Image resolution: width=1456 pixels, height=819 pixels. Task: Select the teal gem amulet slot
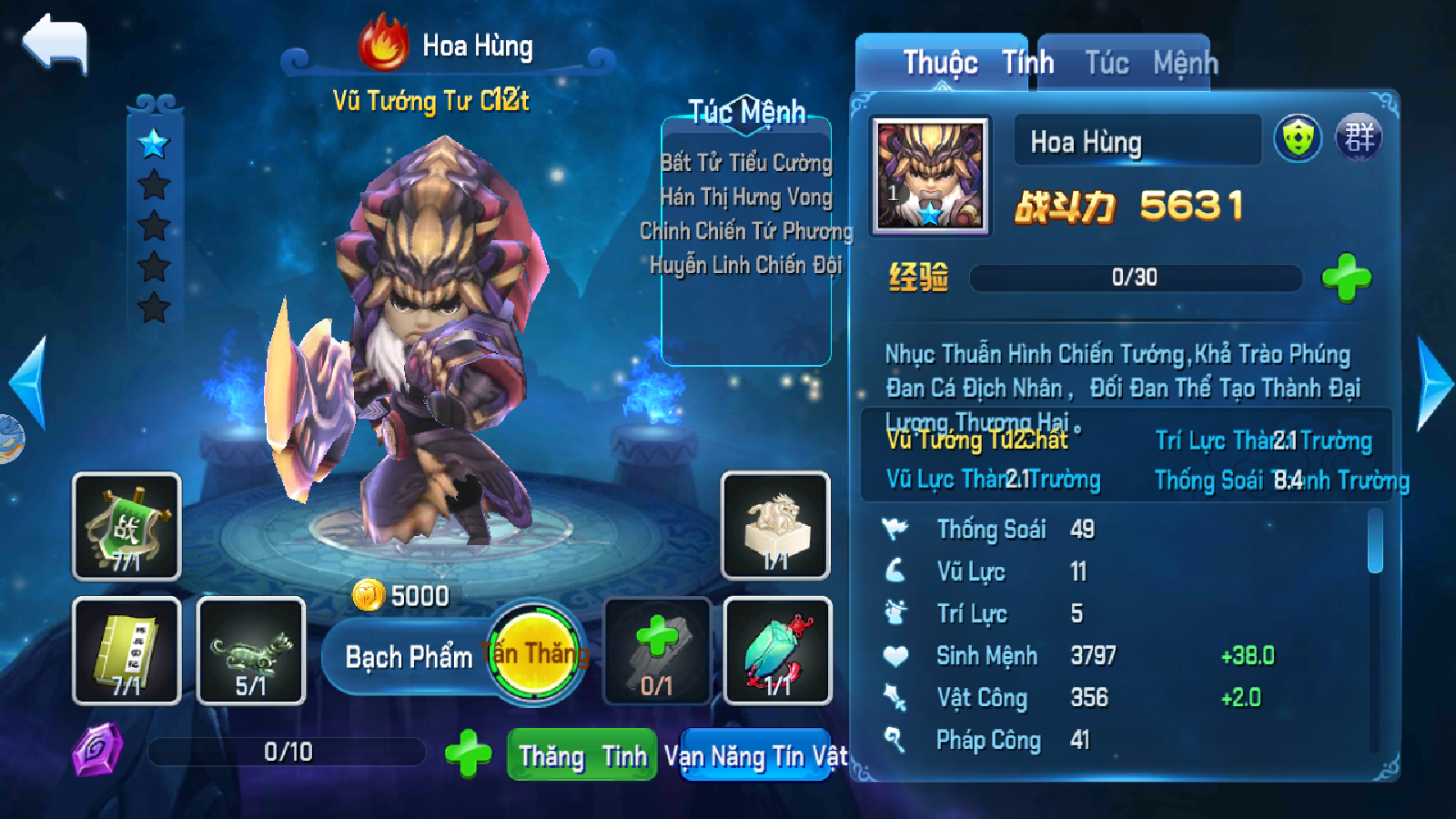[x=777, y=651]
